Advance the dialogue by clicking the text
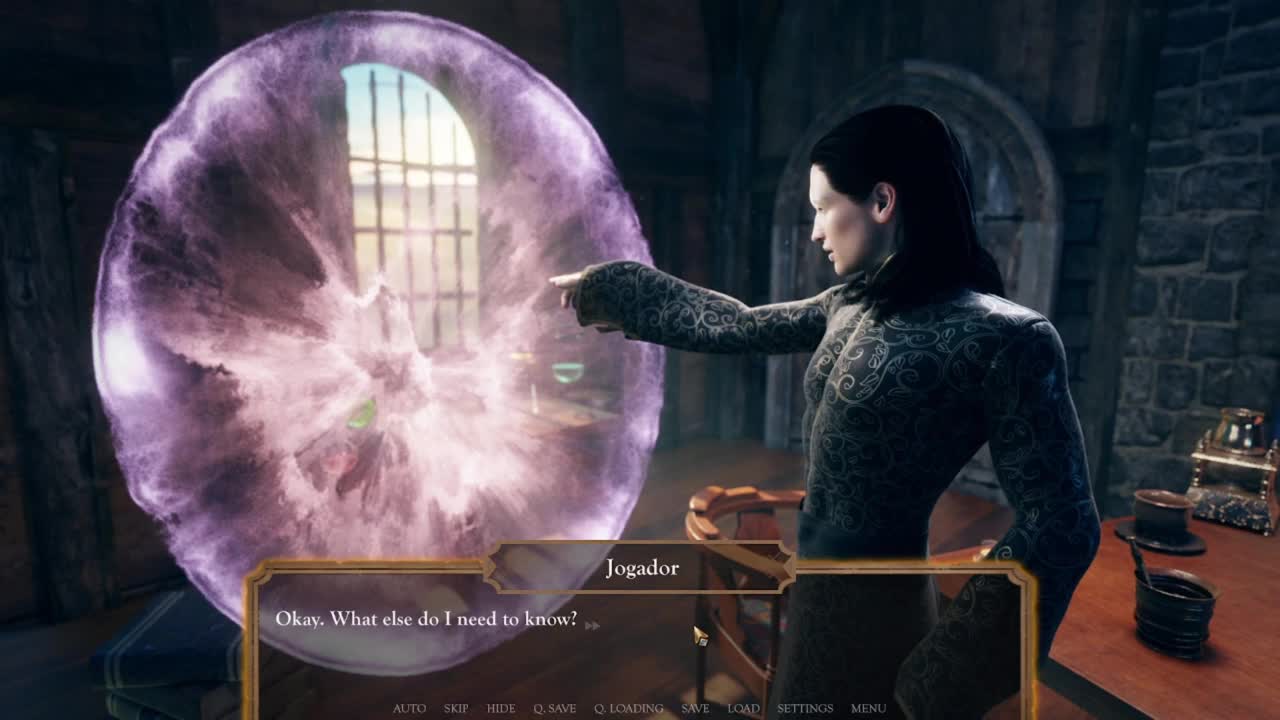Viewport: 1280px width, 720px height. [426, 619]
